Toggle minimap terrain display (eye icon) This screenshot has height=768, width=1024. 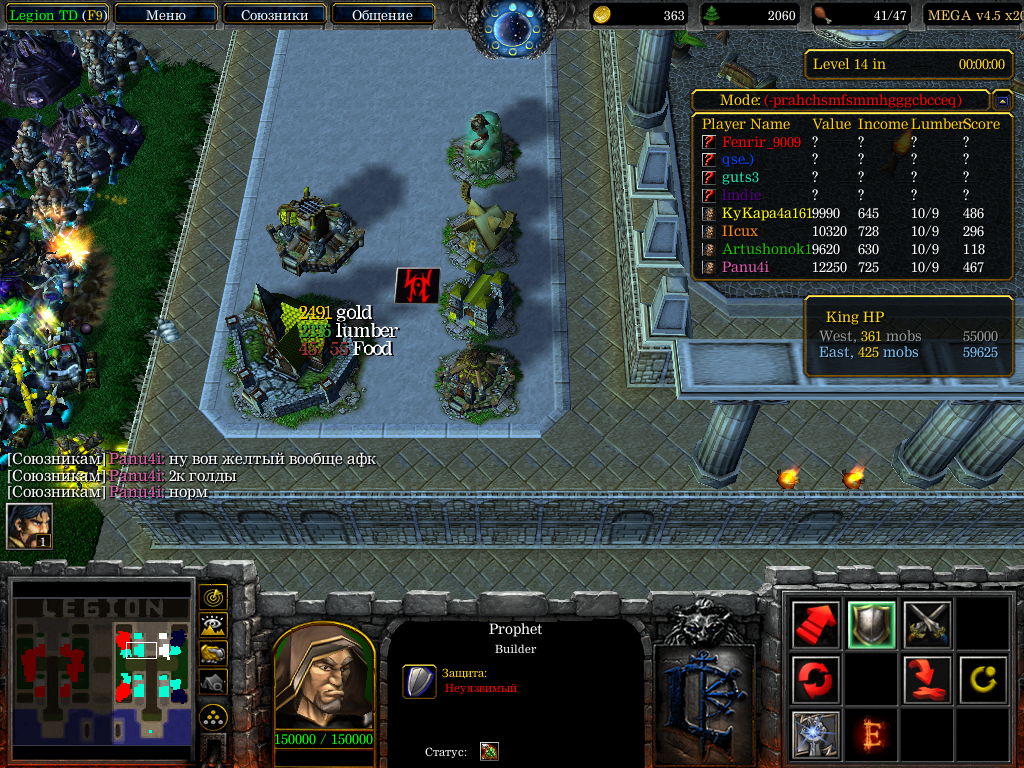(x=213, y=626)
